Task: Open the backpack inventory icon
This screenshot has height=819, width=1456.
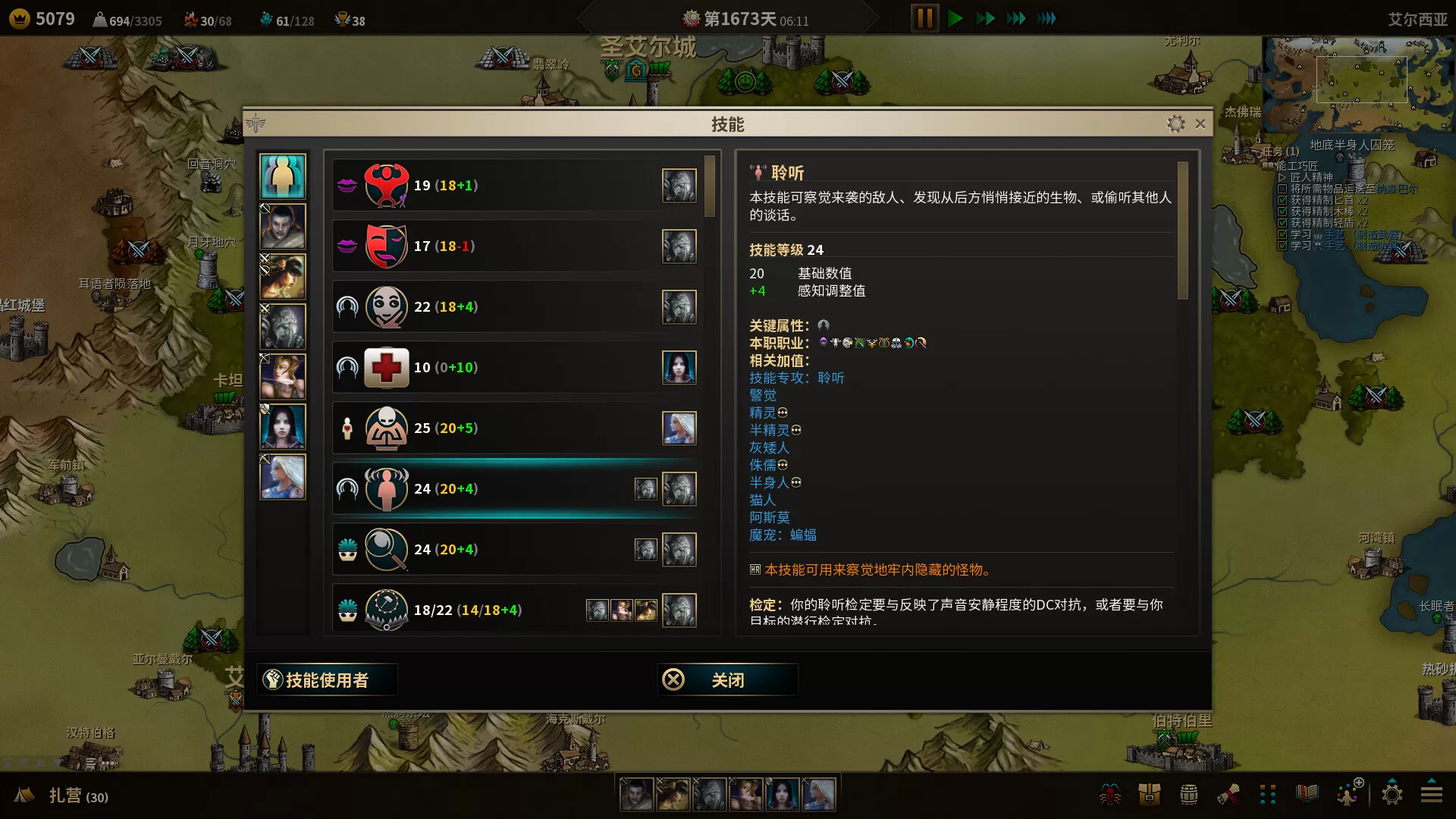Action: pos(1149,794)
